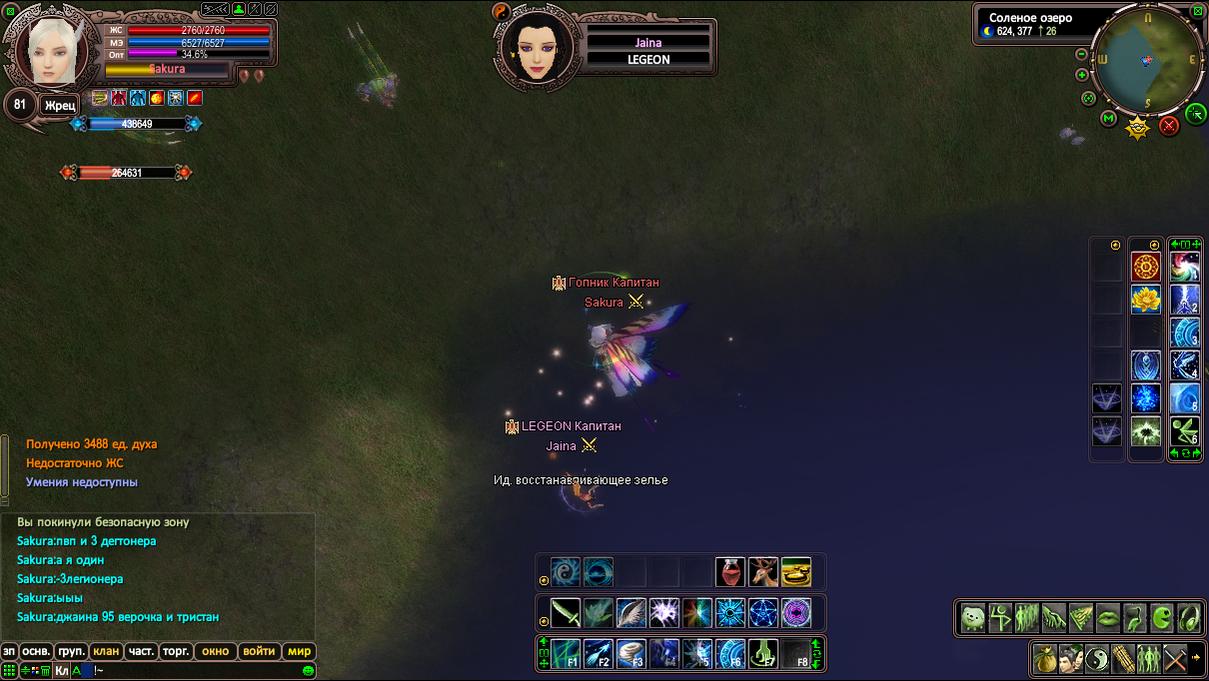Open the world map with M button
Image resolution: width=1209 pixels, height=681 pixels.
coord(1108,118)
